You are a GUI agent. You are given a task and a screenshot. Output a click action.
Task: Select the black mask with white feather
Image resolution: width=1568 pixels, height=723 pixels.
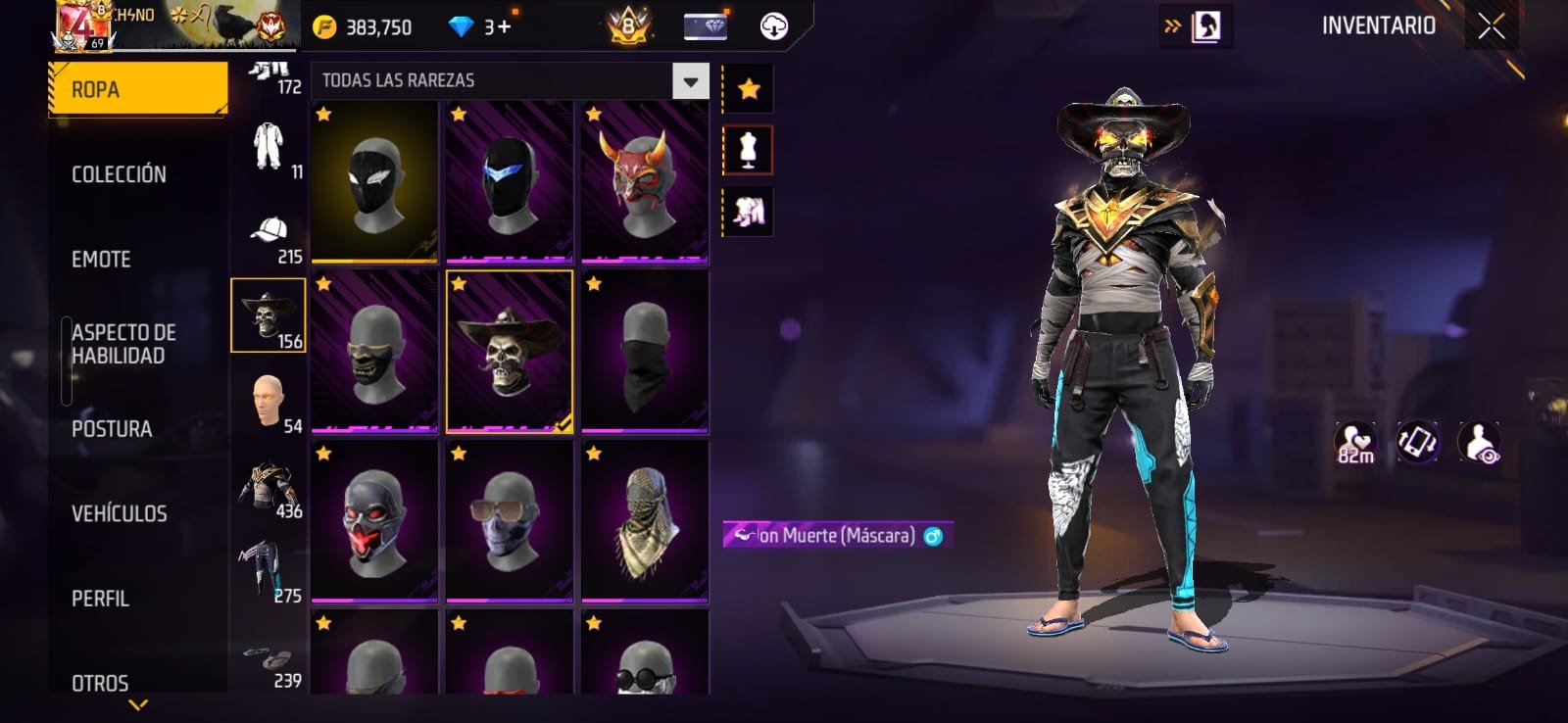tap(374, 182)
